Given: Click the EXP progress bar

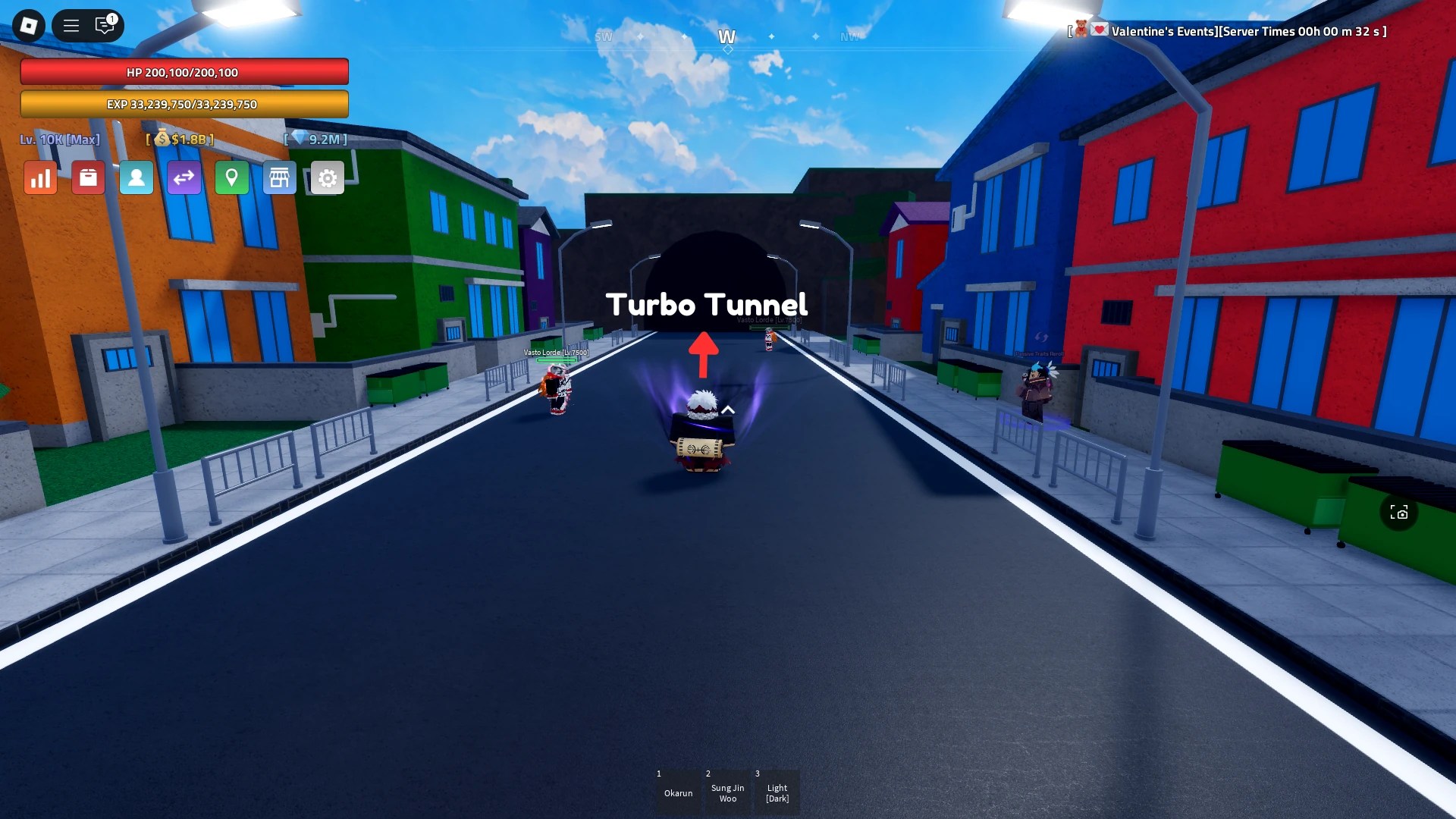Looking at the screenshot, I should tap(184, 104).
